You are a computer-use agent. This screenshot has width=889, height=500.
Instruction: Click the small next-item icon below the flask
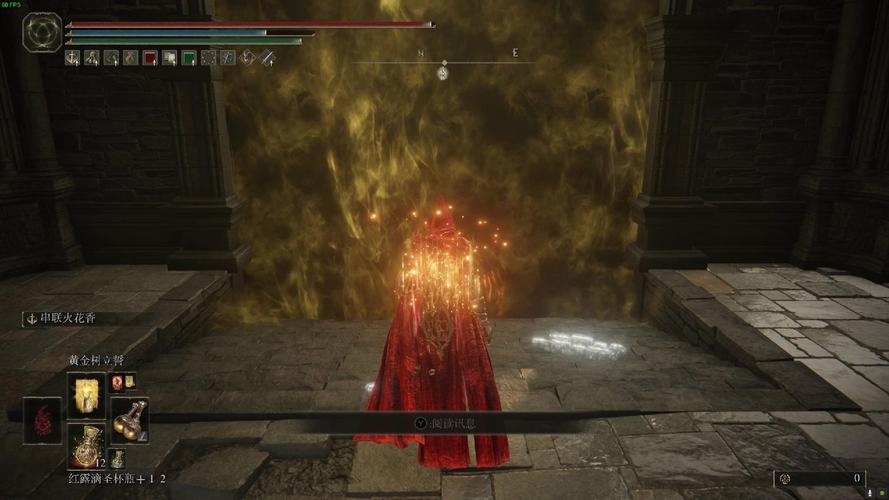[x=118, y=458]
